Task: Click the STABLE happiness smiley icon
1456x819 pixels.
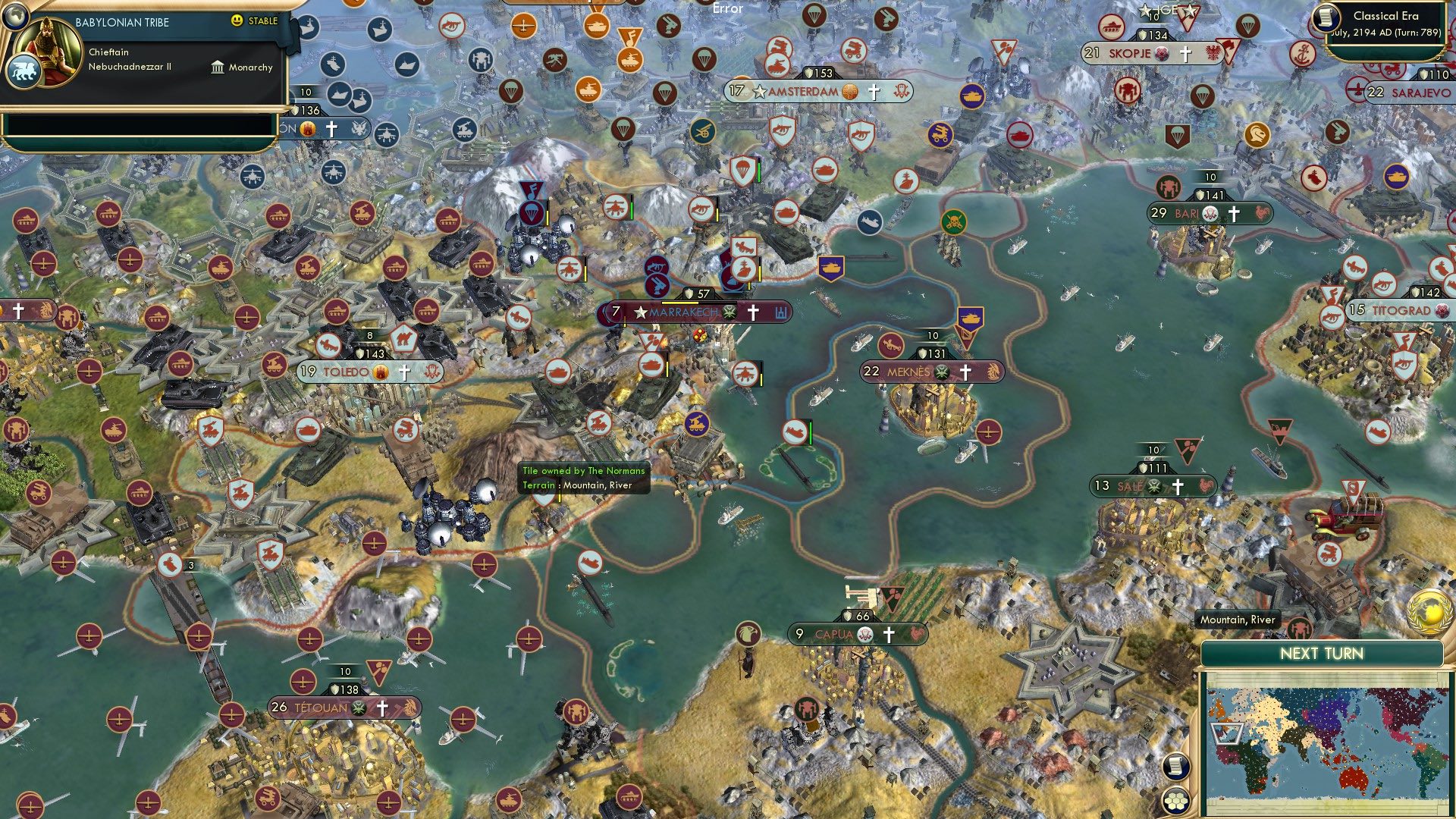Action: point(237,21)
